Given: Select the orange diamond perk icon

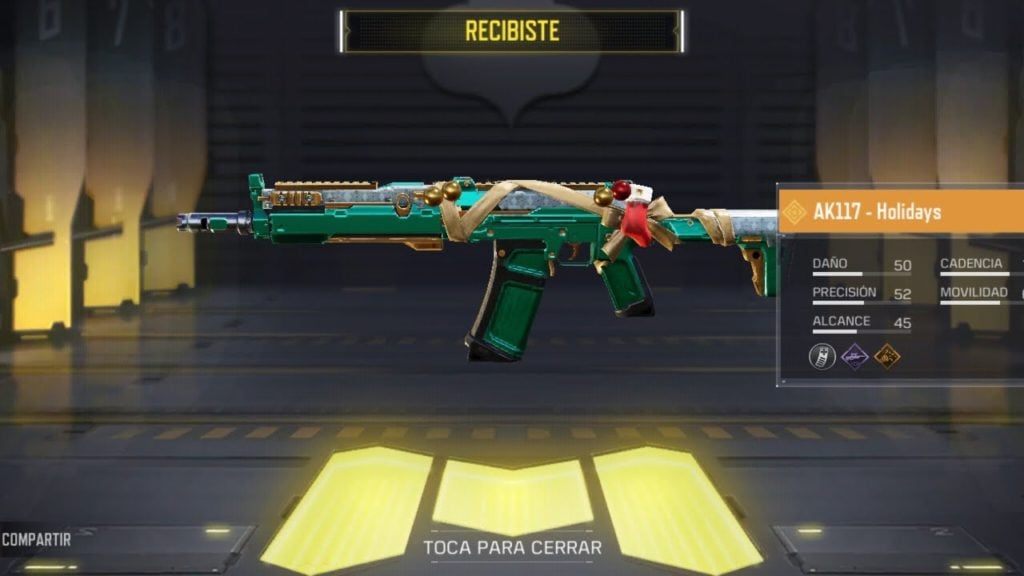Looking at the screenshot, I should pyautogui.click(x=887, y=355).
